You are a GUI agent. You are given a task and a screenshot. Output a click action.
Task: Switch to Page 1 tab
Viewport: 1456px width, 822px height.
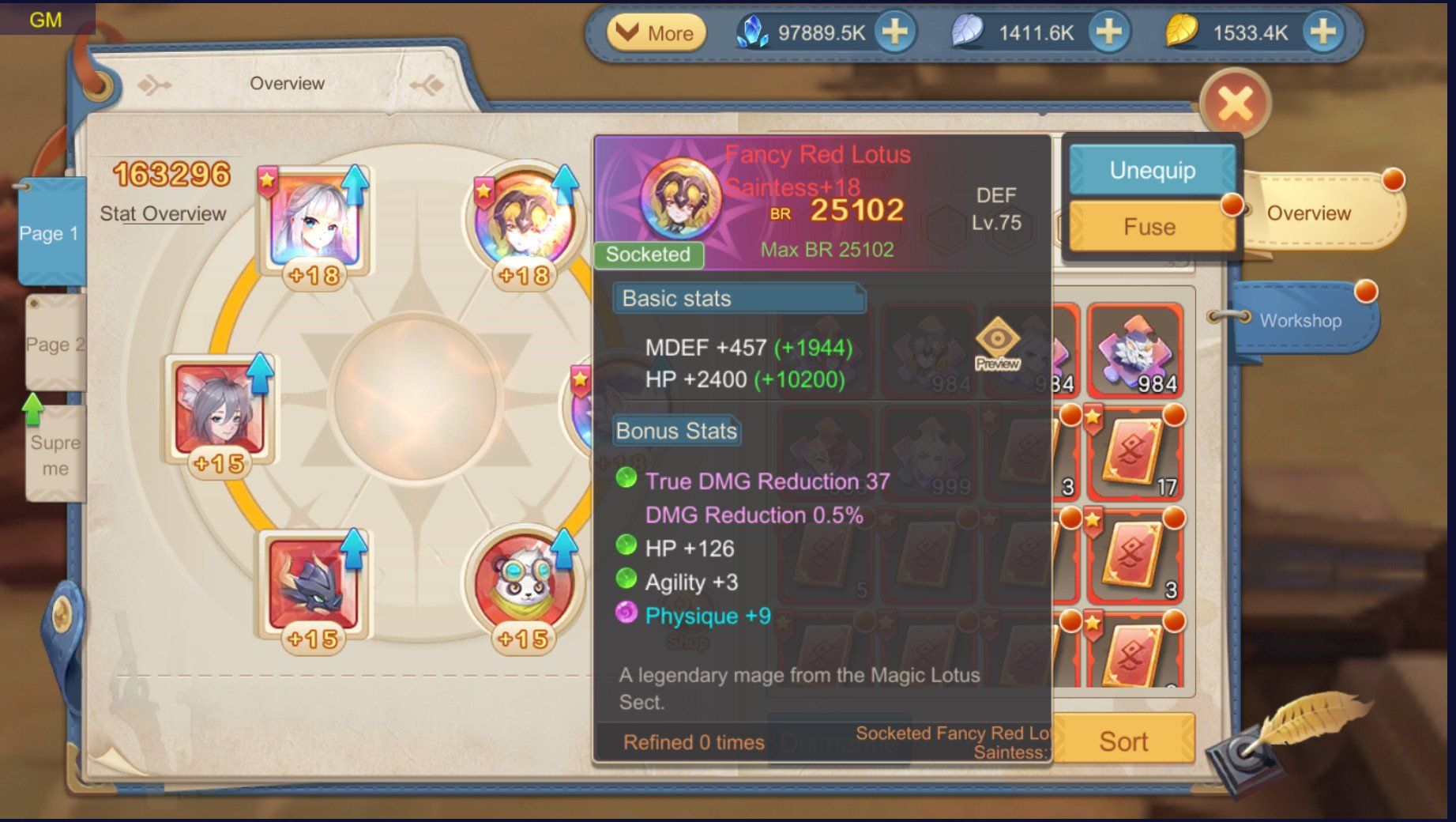[x=51, y=233]
